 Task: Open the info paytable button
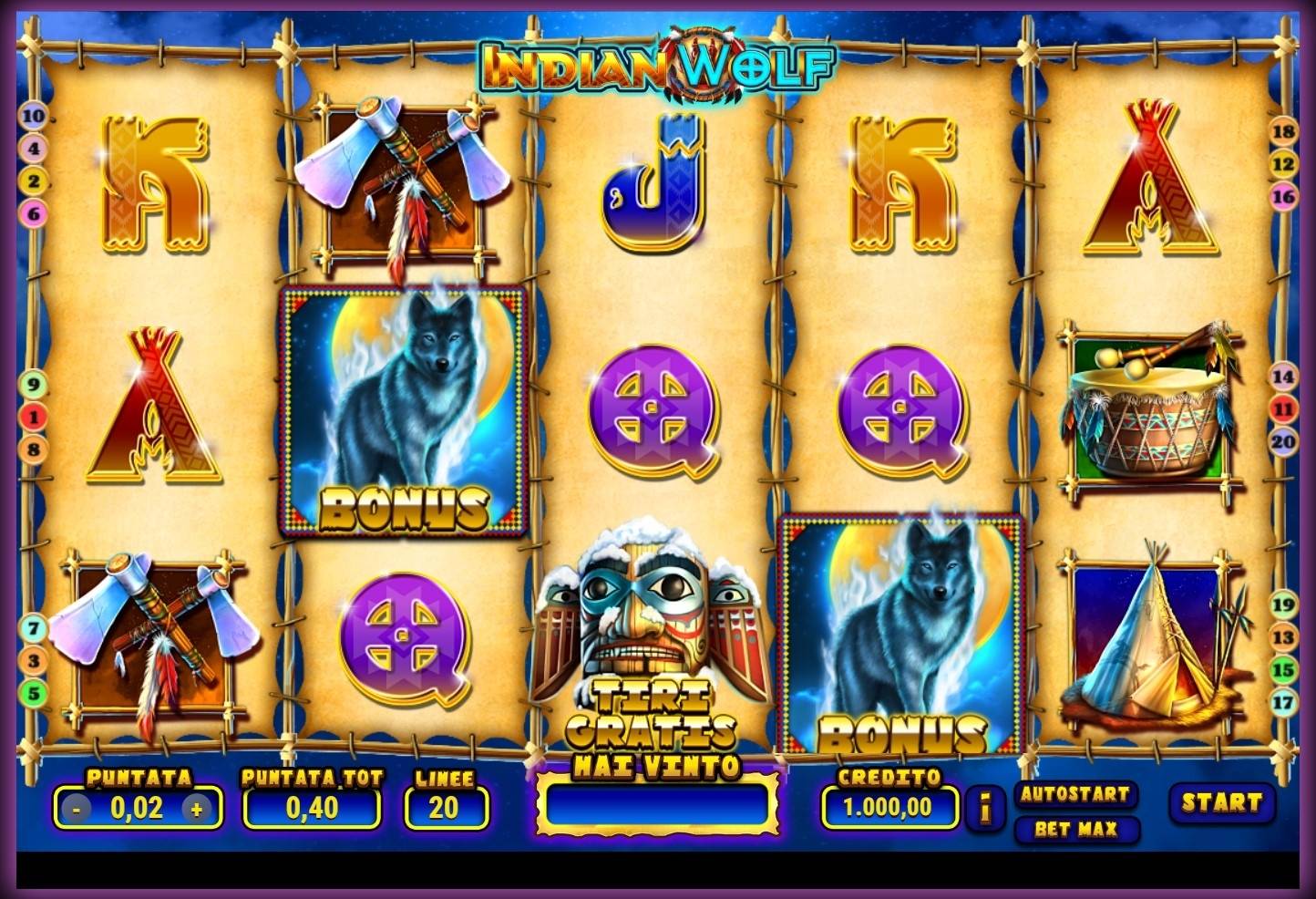coord(985,808)
